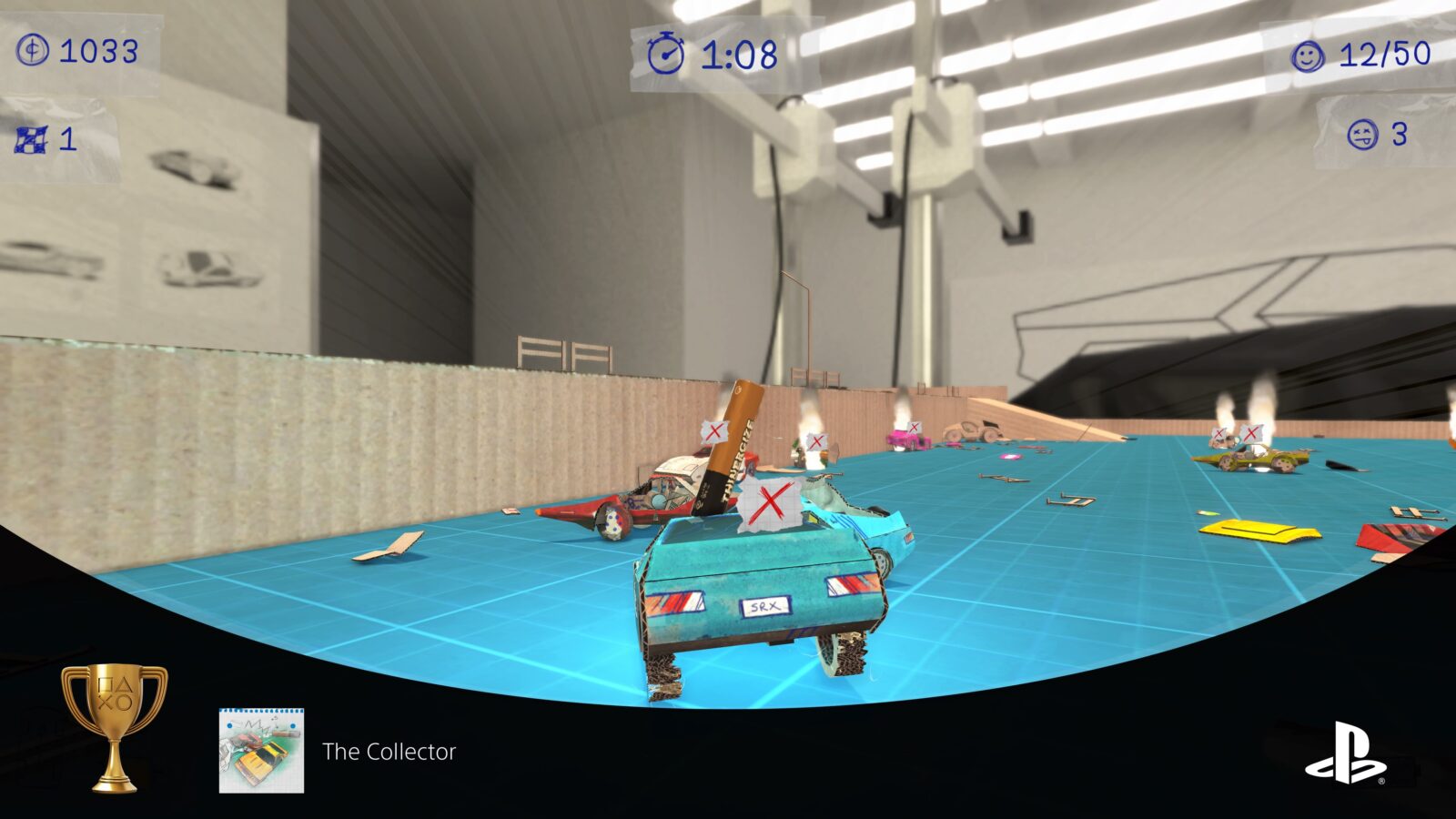Open The Collector trophy thumbnail

click(x=261, y=751)
